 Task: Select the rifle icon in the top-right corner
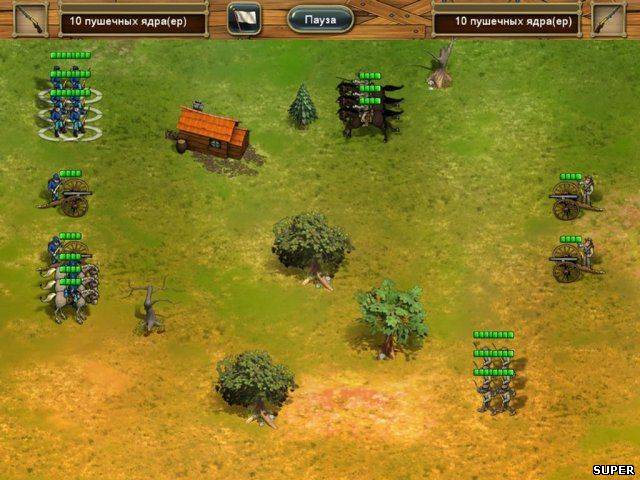[607, 18]
